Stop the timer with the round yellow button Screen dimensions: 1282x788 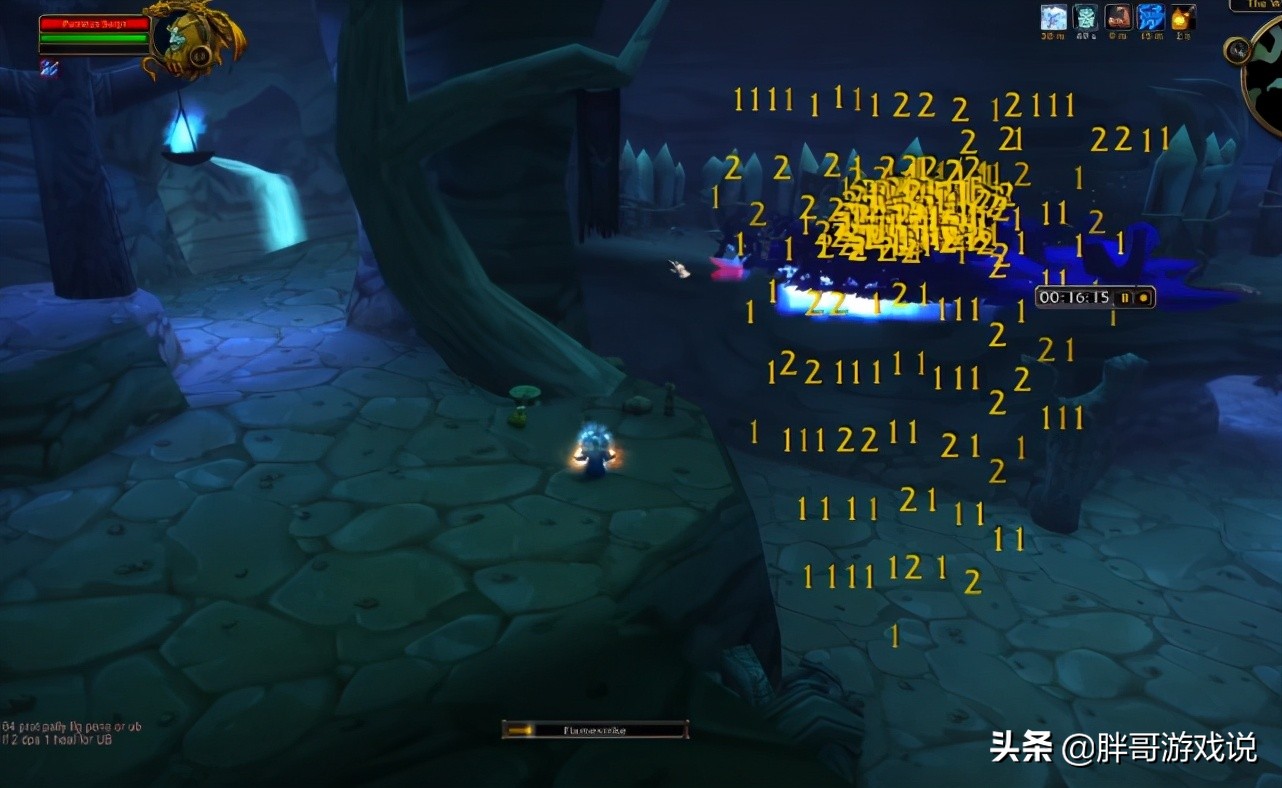coord(1144,297)
